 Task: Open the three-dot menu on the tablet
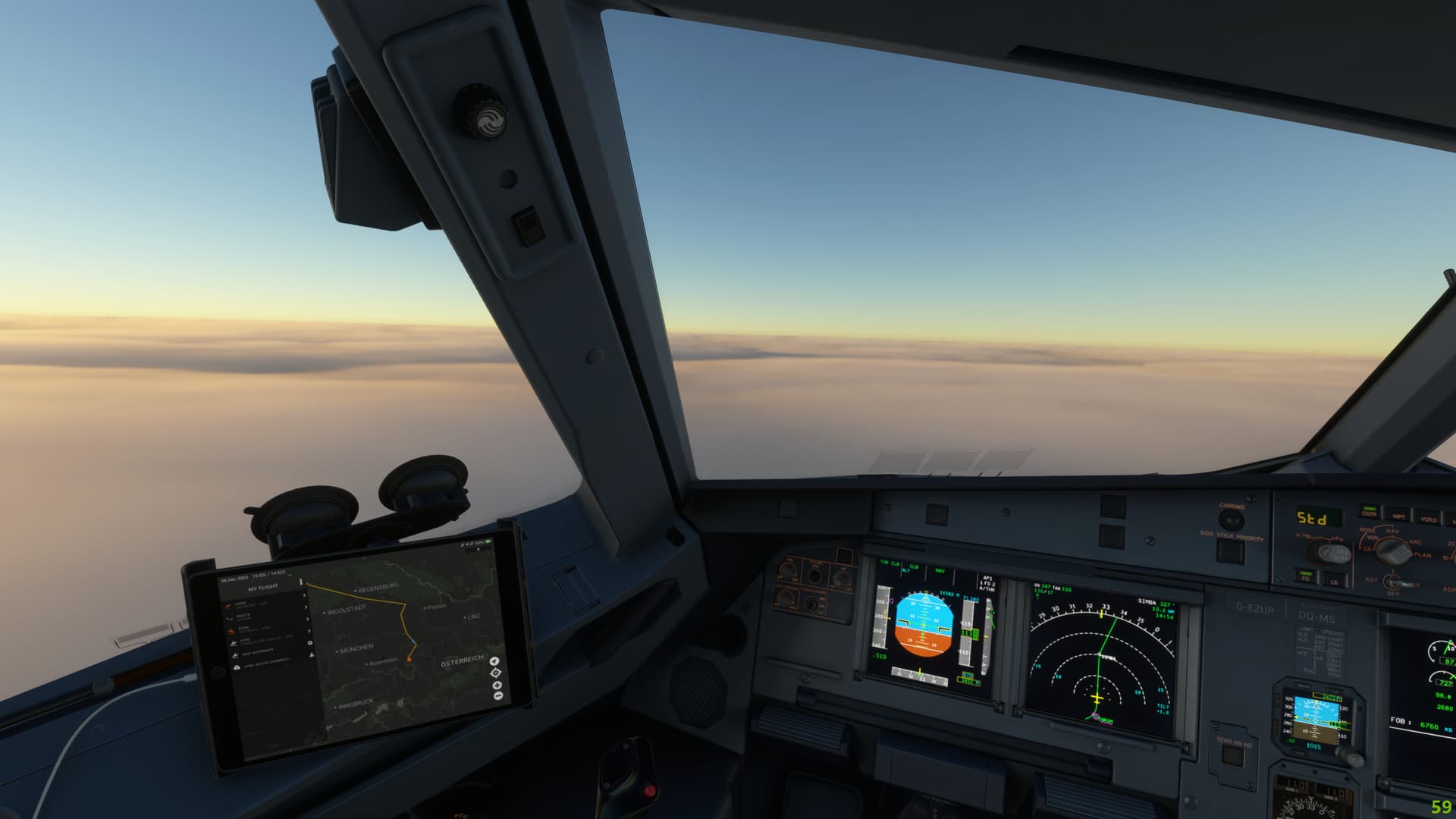click(301, 581)
